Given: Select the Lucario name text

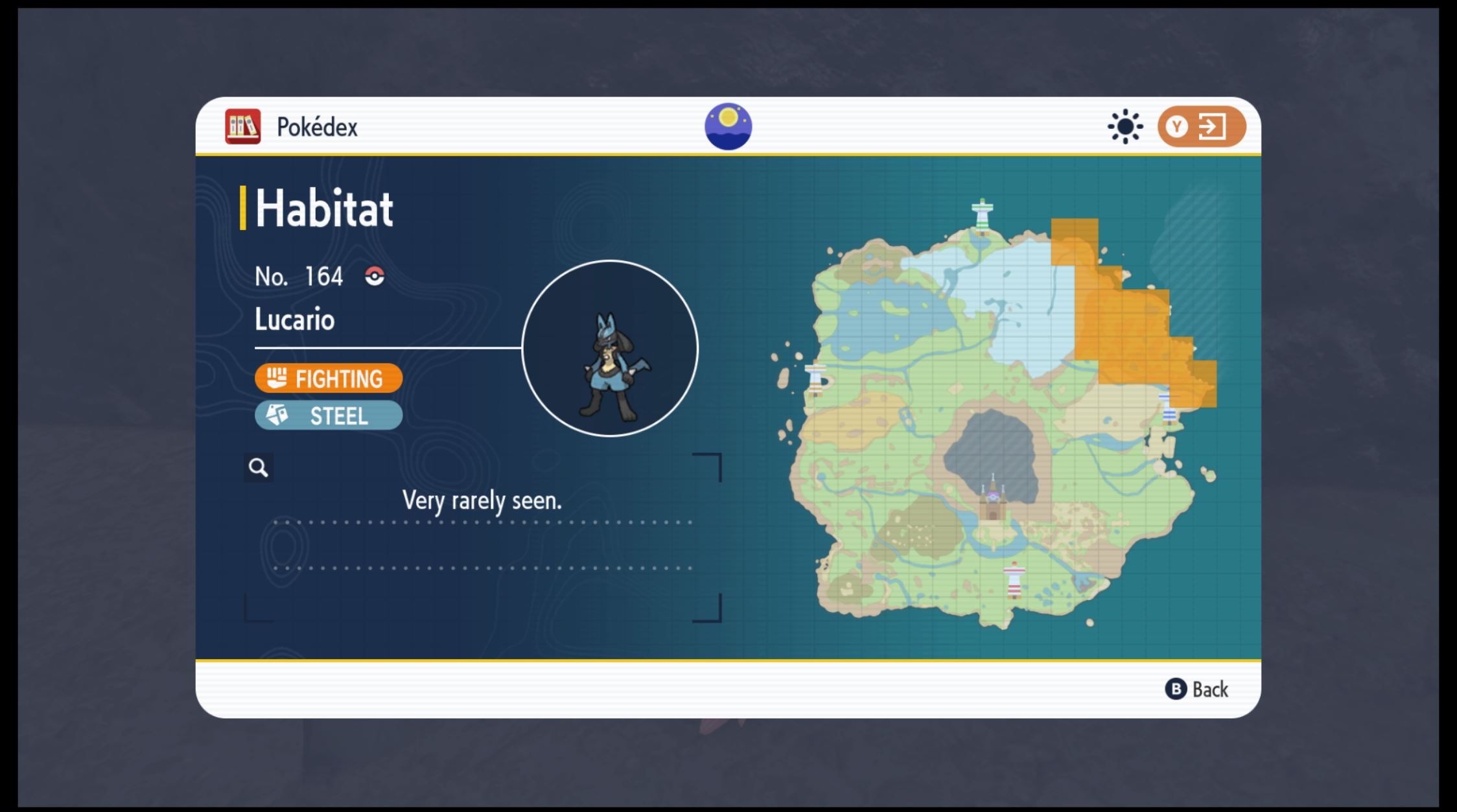Looking at the screenshot, I should pyautogui.click(x=294, y=319).
